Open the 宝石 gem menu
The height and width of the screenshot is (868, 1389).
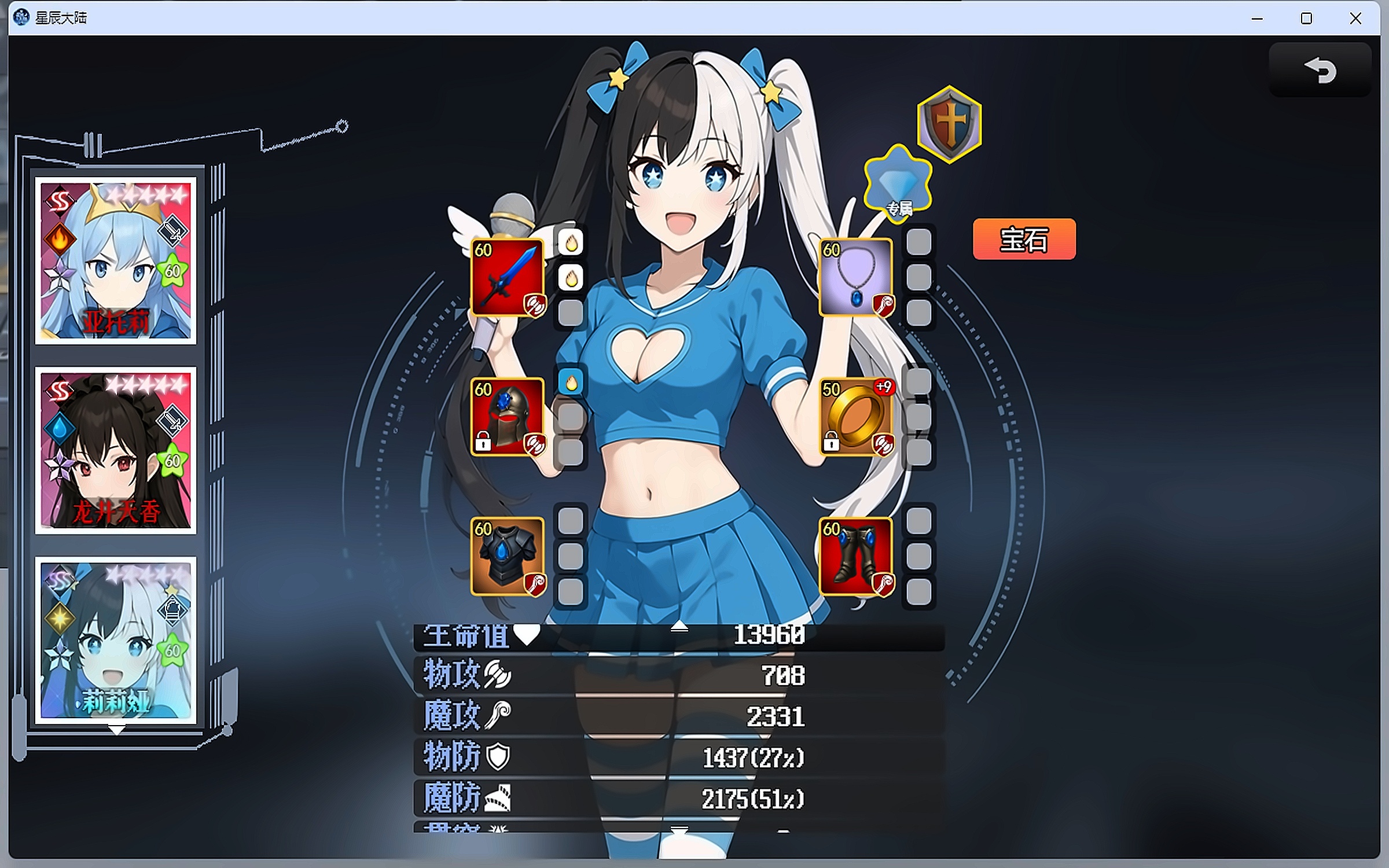[x=1024, y=239]
